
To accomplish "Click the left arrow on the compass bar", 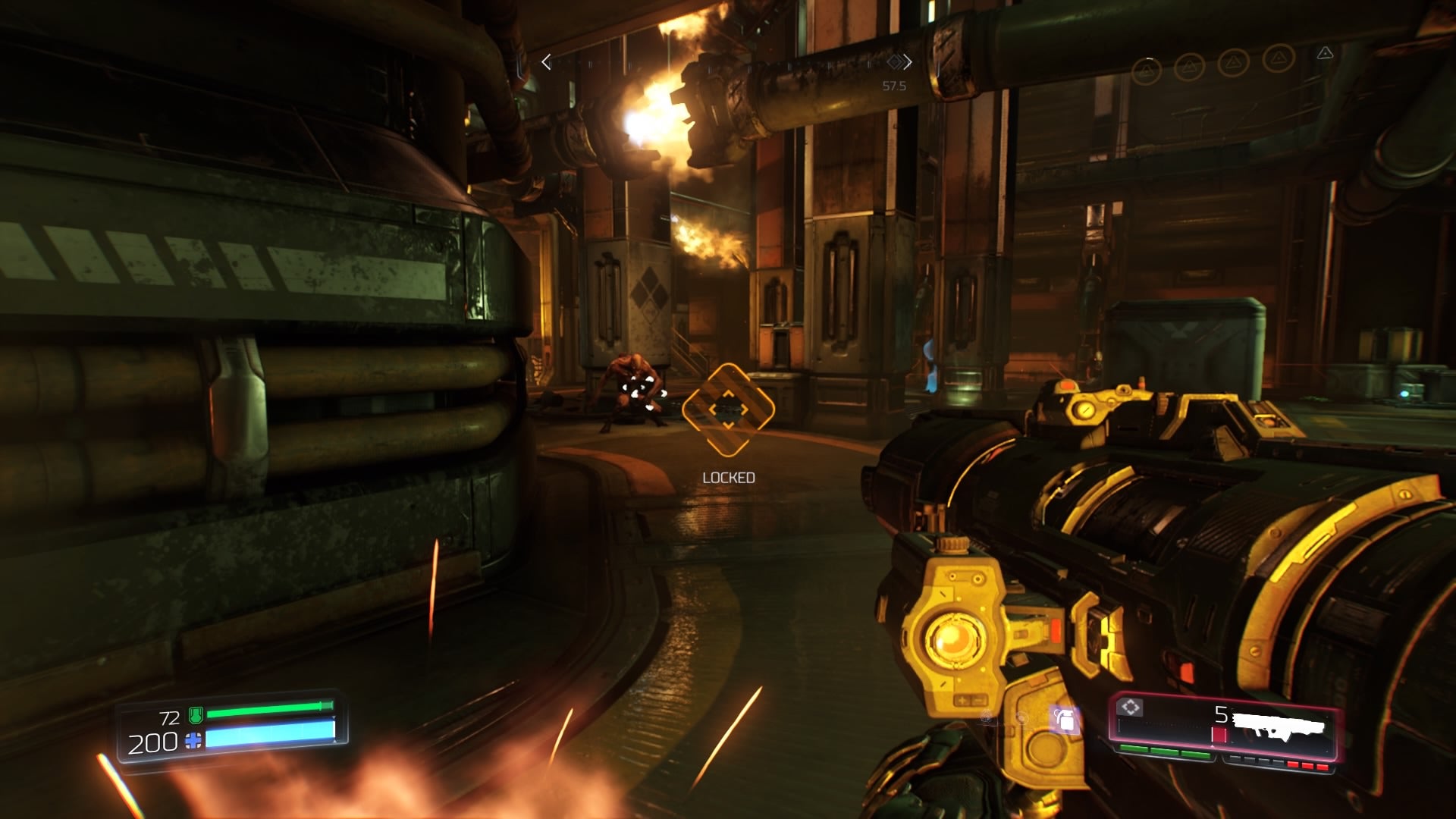I will [546, 62].
